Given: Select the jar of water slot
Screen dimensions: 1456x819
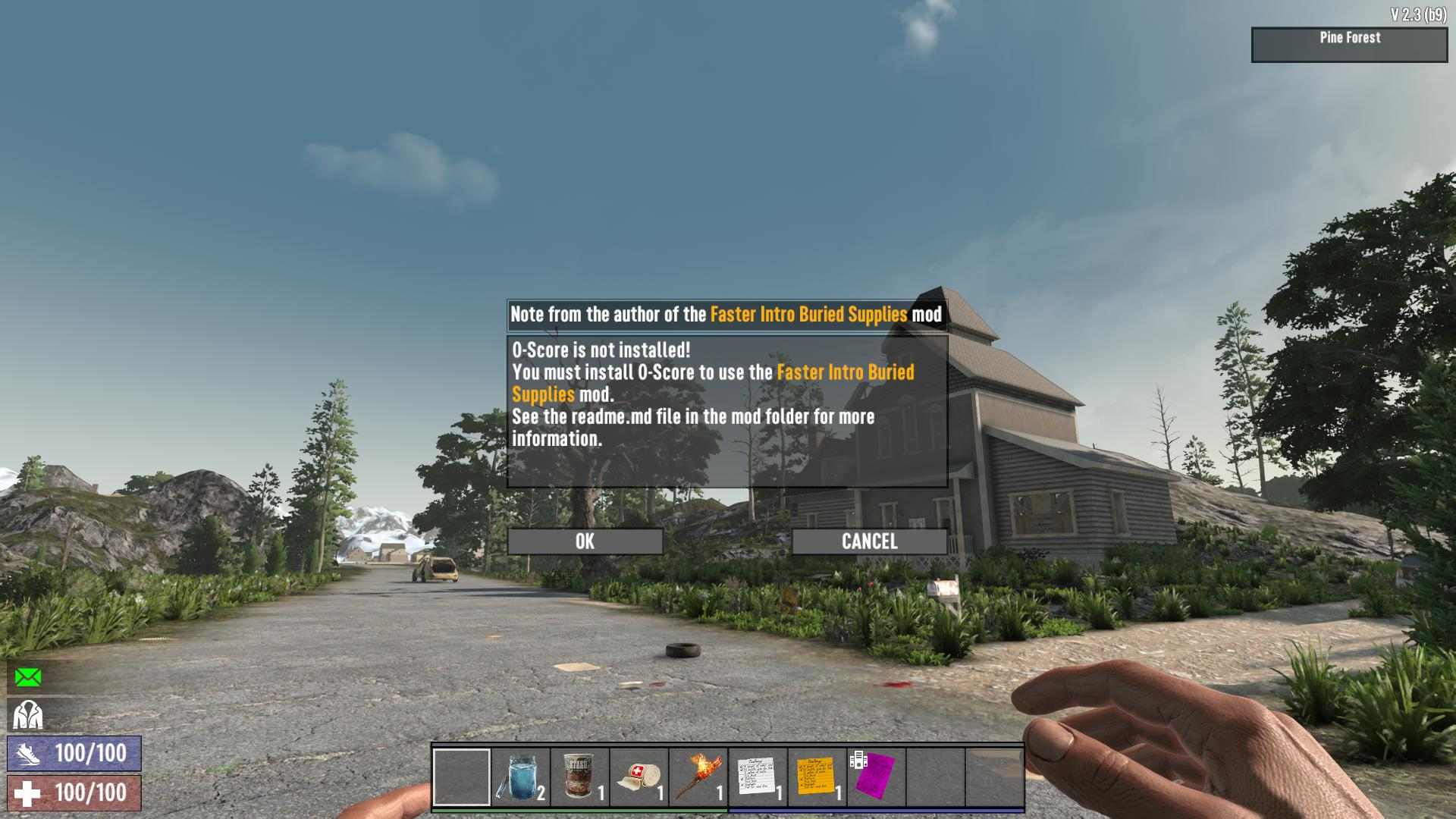Looking at the screenshot, I should tap(520, 777).
